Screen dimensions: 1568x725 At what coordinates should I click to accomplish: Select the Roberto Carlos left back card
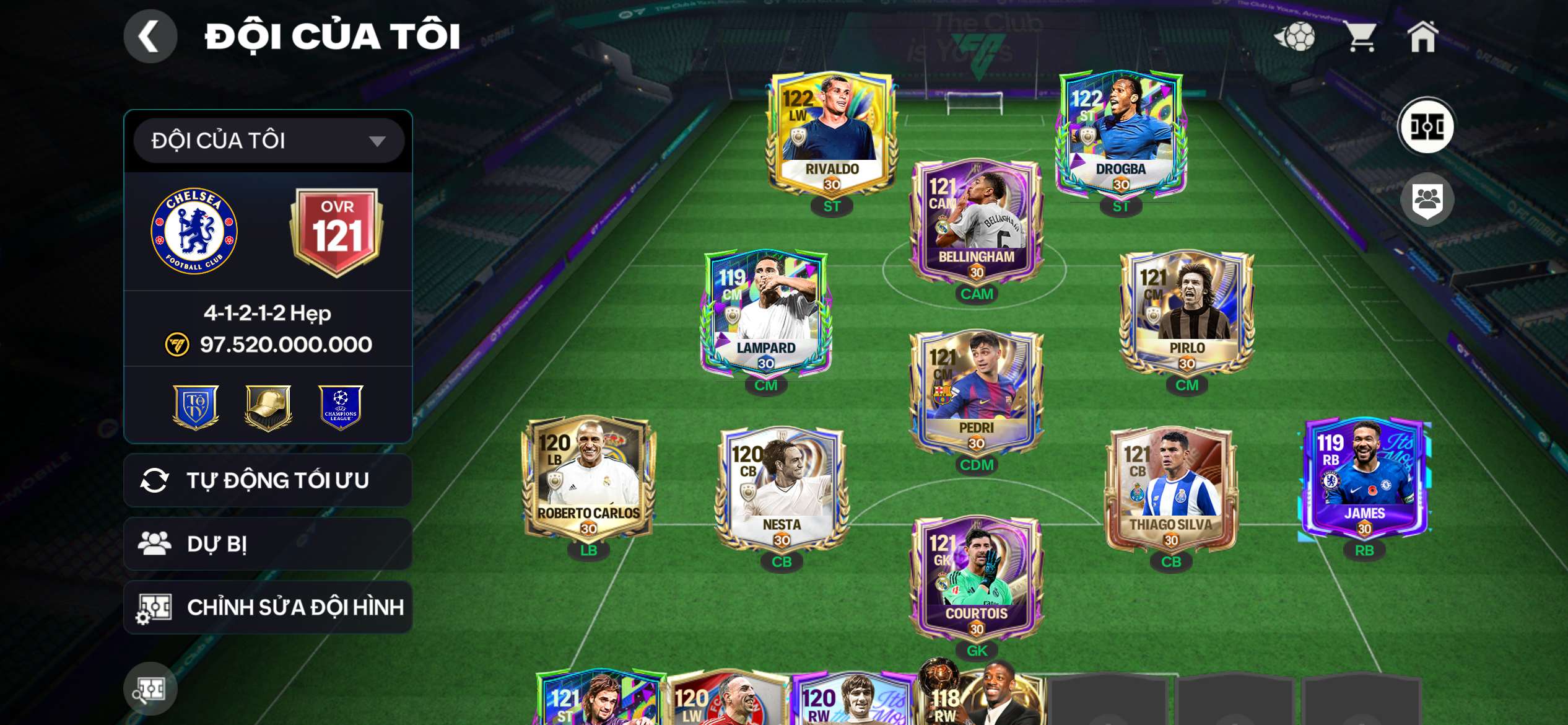click(x=588, y=478)
